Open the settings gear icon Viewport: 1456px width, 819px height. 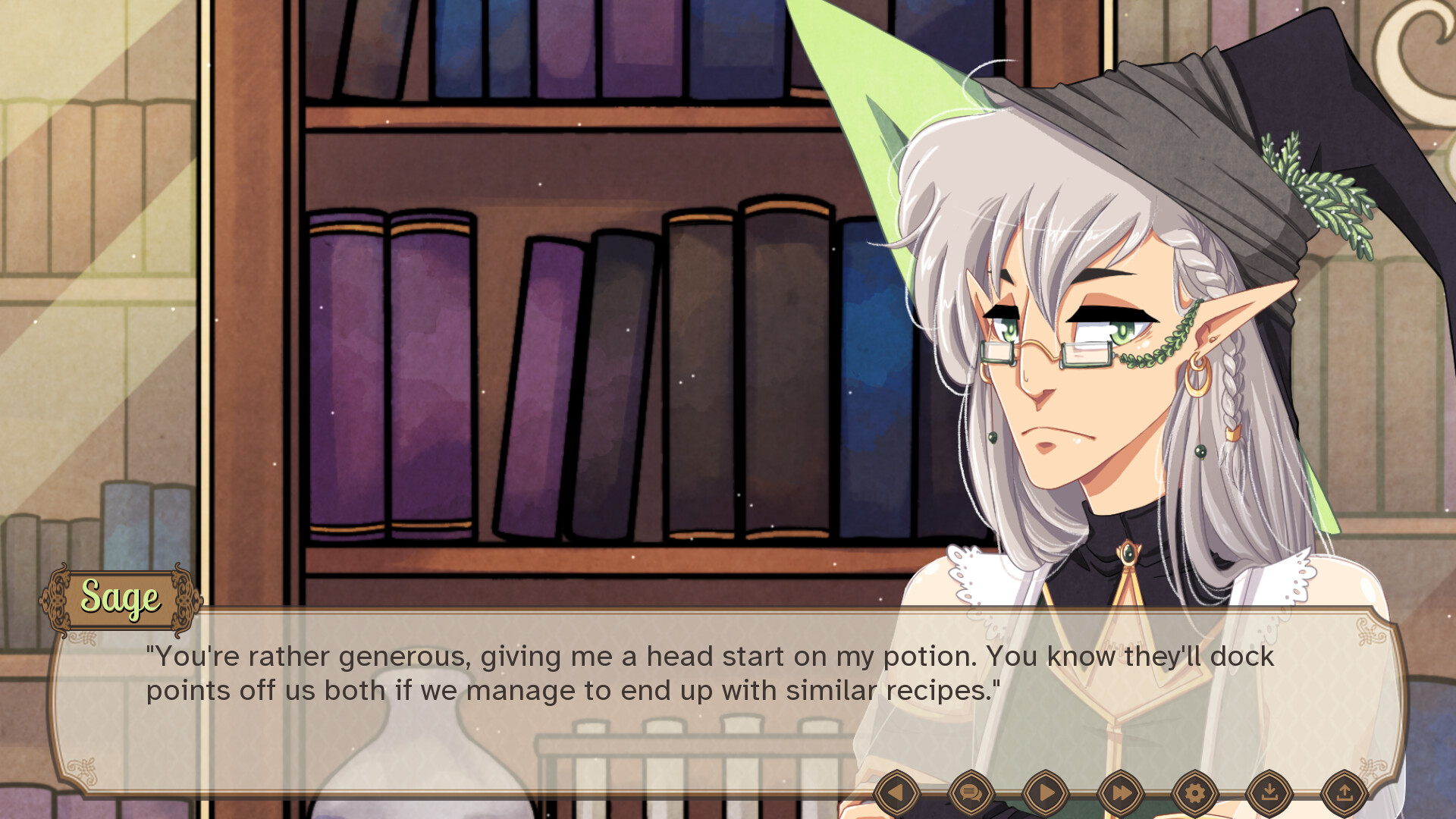(x=1194, y=791)
